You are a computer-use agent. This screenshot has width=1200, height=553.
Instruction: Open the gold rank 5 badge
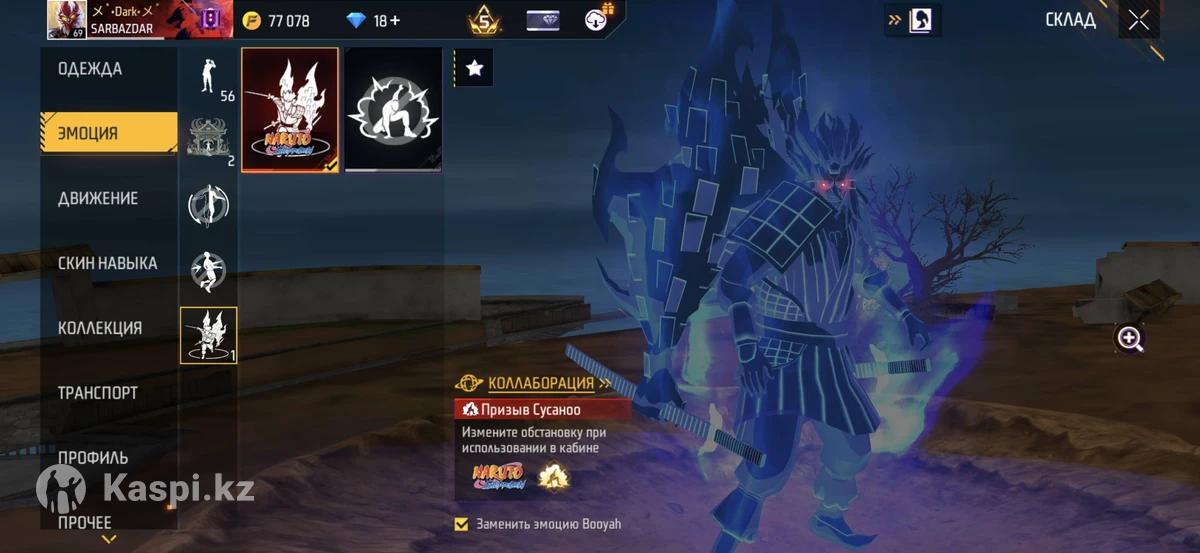point(485,20)
